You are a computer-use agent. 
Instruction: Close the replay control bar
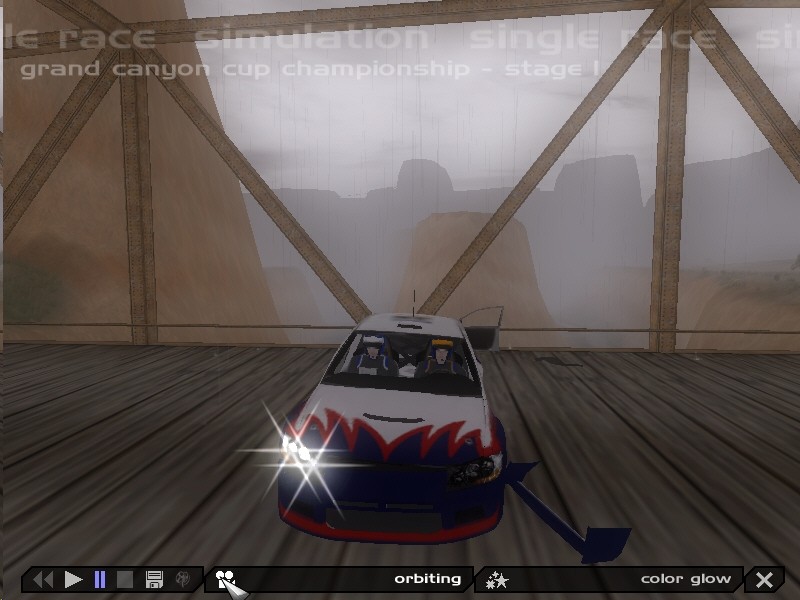click(765, 579)
